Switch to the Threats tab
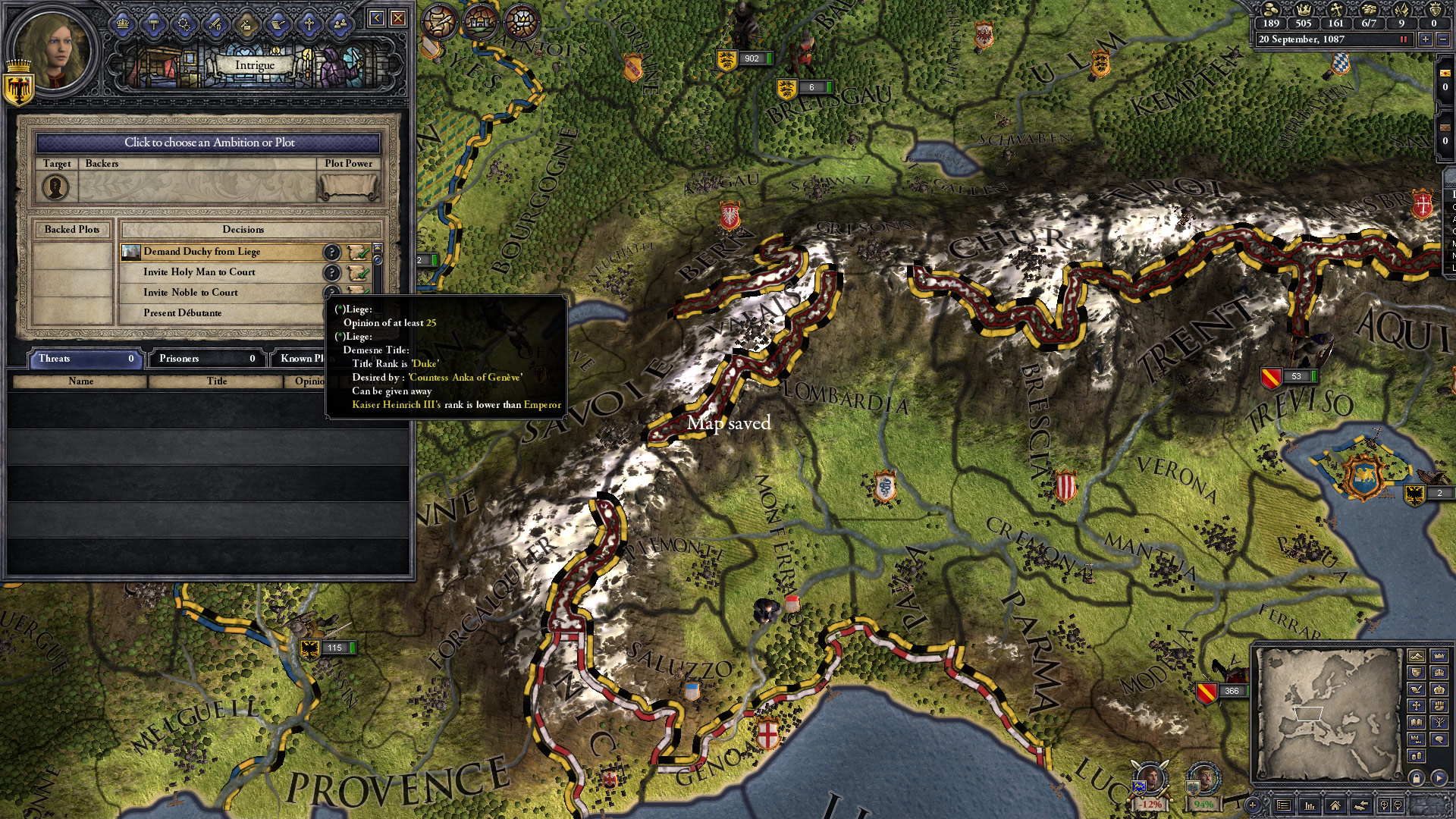The height and width of the screenshot is (819, 1456). pos(85,359)
